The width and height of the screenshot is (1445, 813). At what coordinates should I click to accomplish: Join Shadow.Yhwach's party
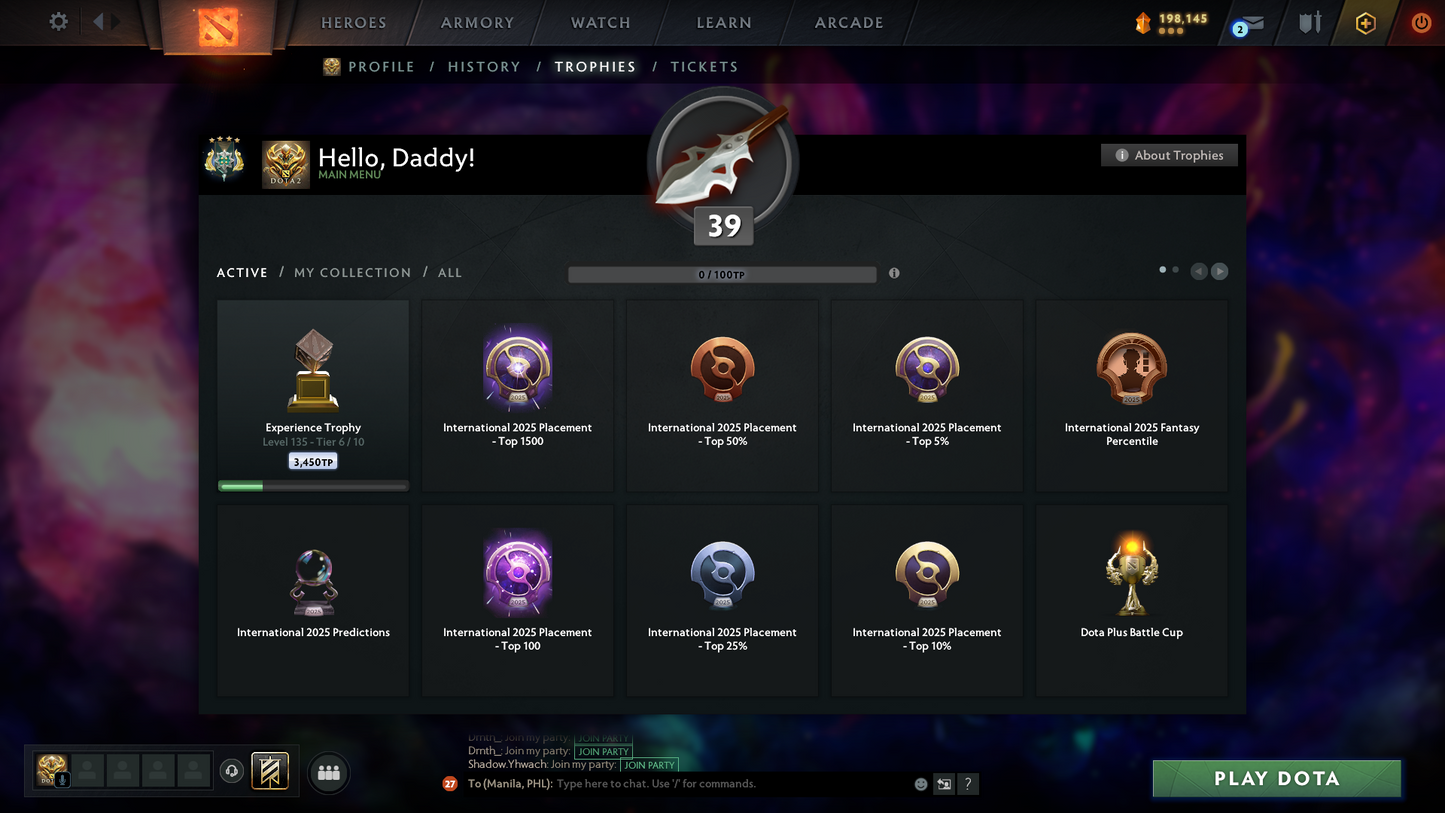pyautogui.click(x=649, y=765)
